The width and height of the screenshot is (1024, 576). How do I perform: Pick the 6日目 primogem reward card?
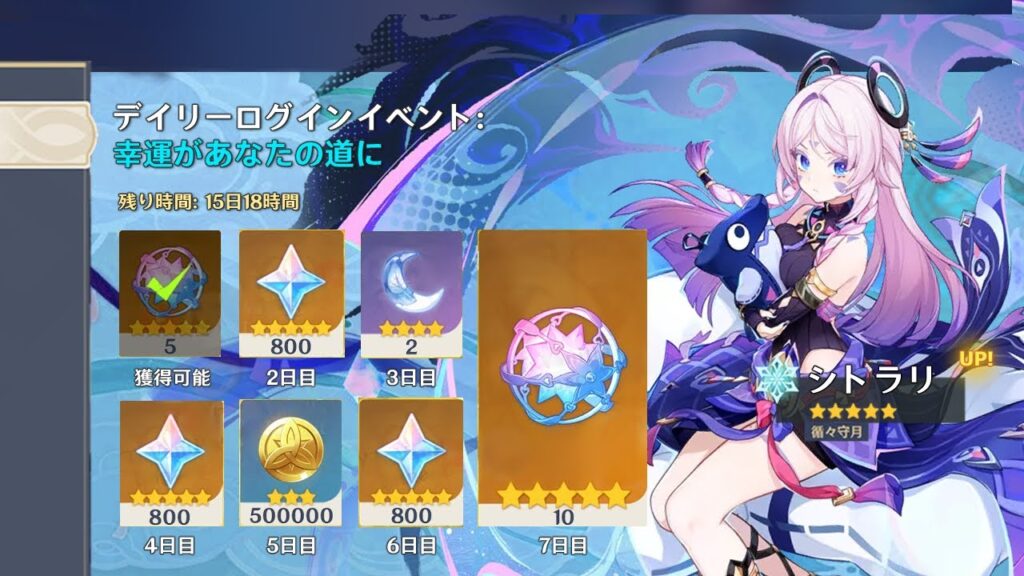pyautogui.click(x=411, y=461)
